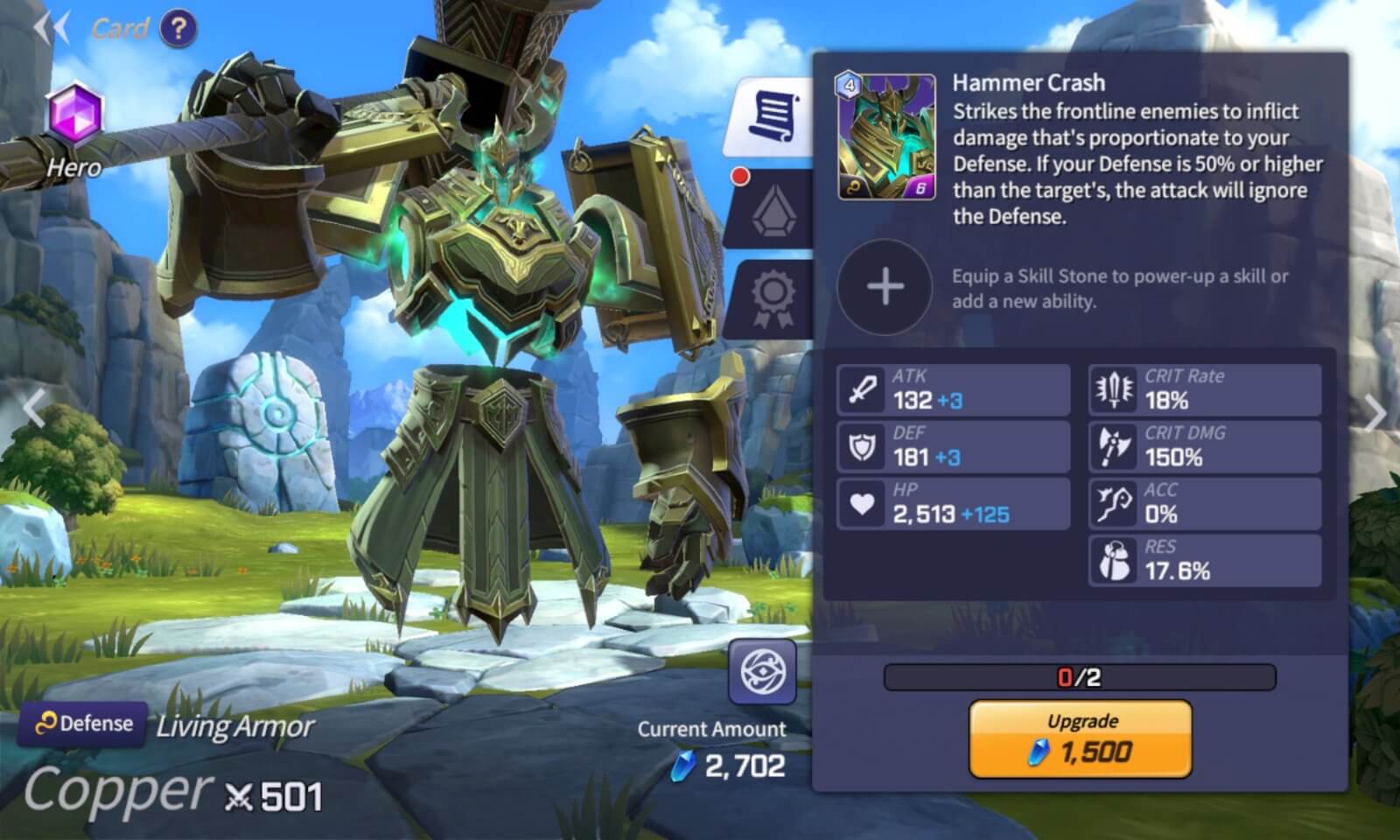The width and height of the screenshot is (1400, 840).
Task: Tap the Defense type badge
Action: click(x=83, y=724)
